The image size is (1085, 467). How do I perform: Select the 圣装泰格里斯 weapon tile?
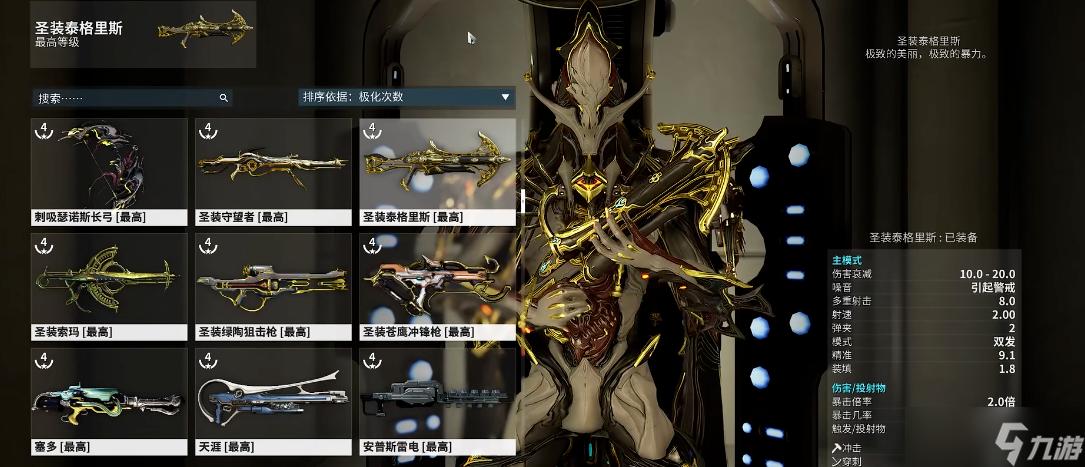tap(437, 170)
